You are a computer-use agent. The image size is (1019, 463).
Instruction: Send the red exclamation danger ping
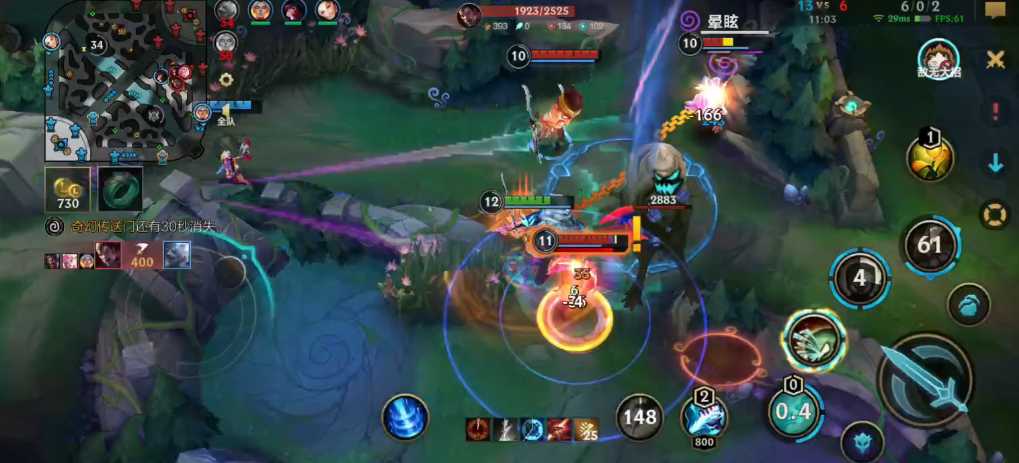[x=995, y=112]
